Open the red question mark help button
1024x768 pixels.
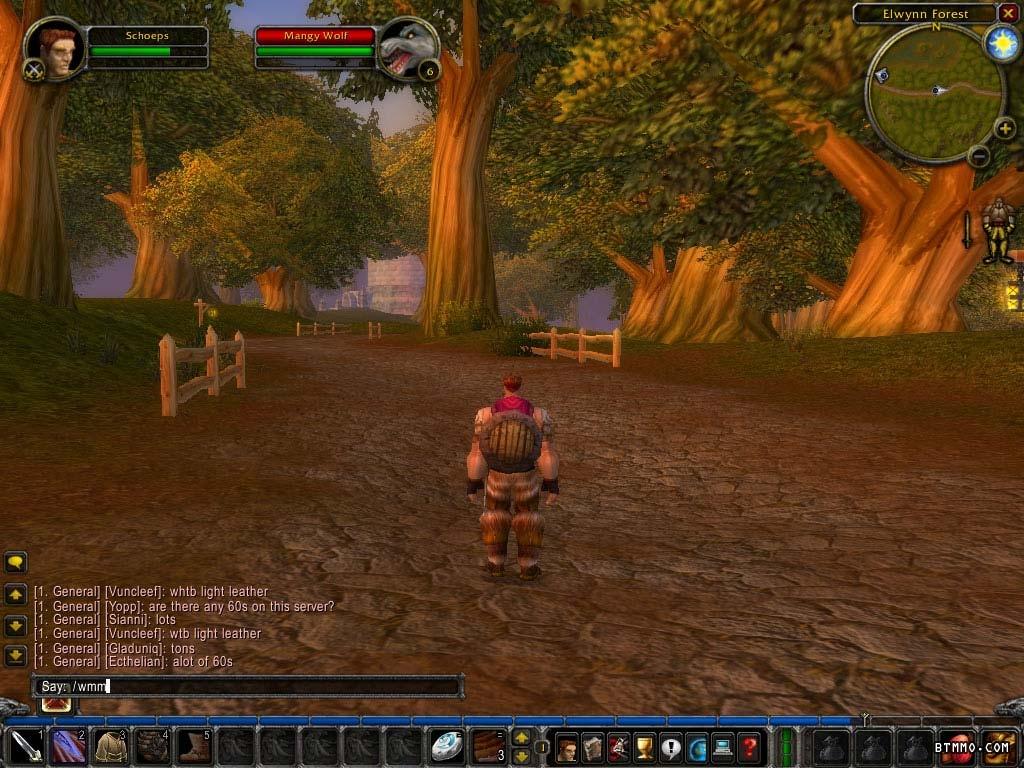click(x=748, y=747)
